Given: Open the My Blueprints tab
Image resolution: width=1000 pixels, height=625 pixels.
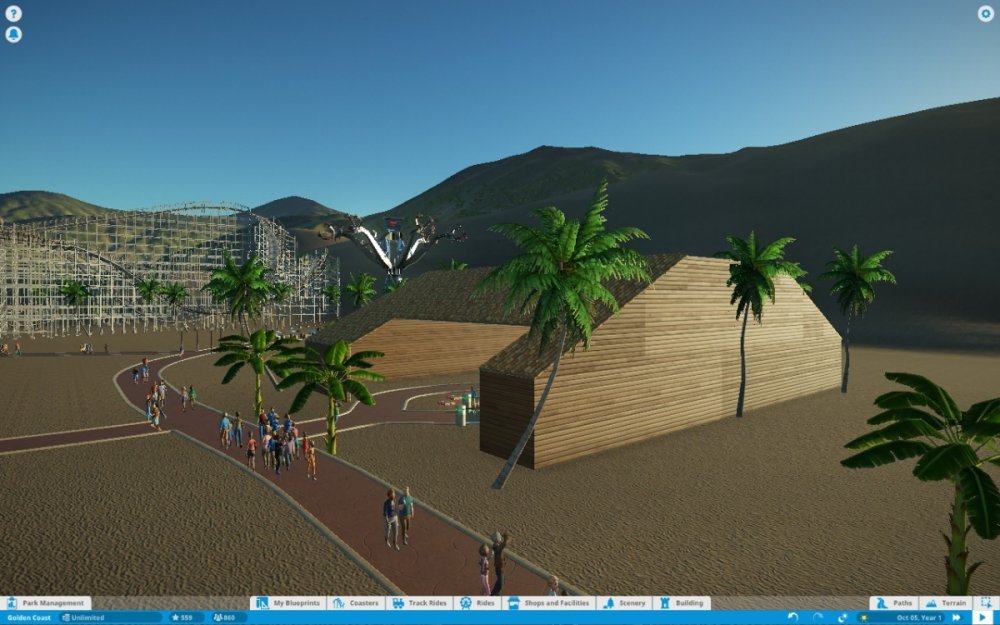Looking at the screenshot, I should coord(286,604).
